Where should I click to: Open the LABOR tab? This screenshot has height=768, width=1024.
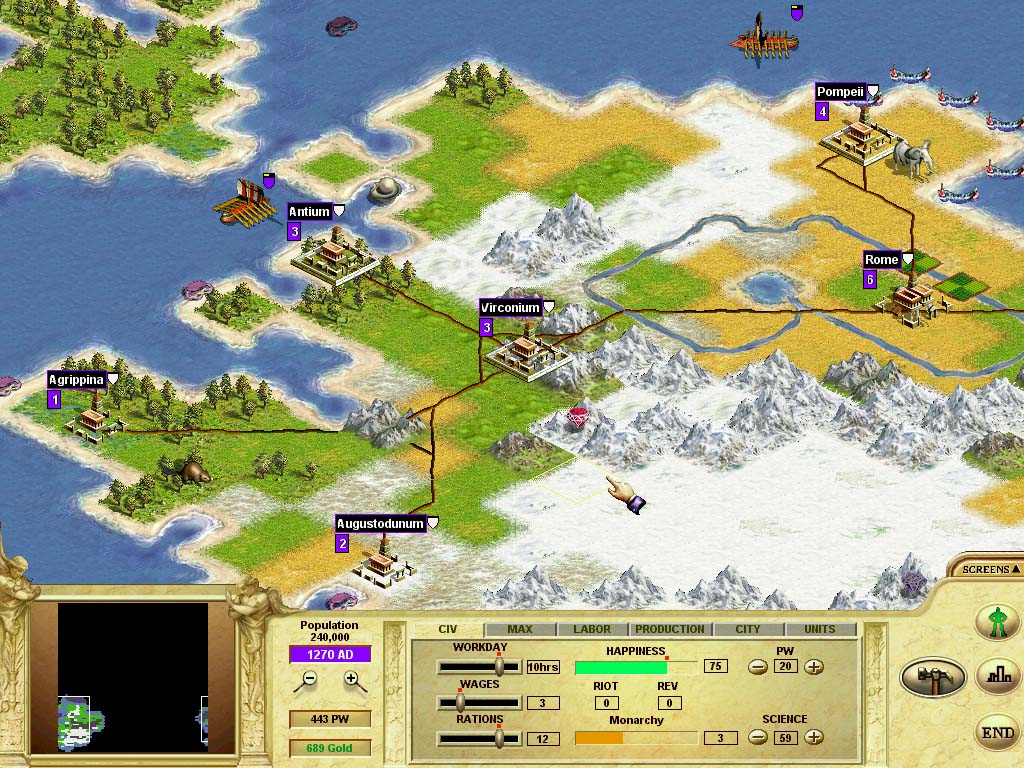(x=591, y=629)
